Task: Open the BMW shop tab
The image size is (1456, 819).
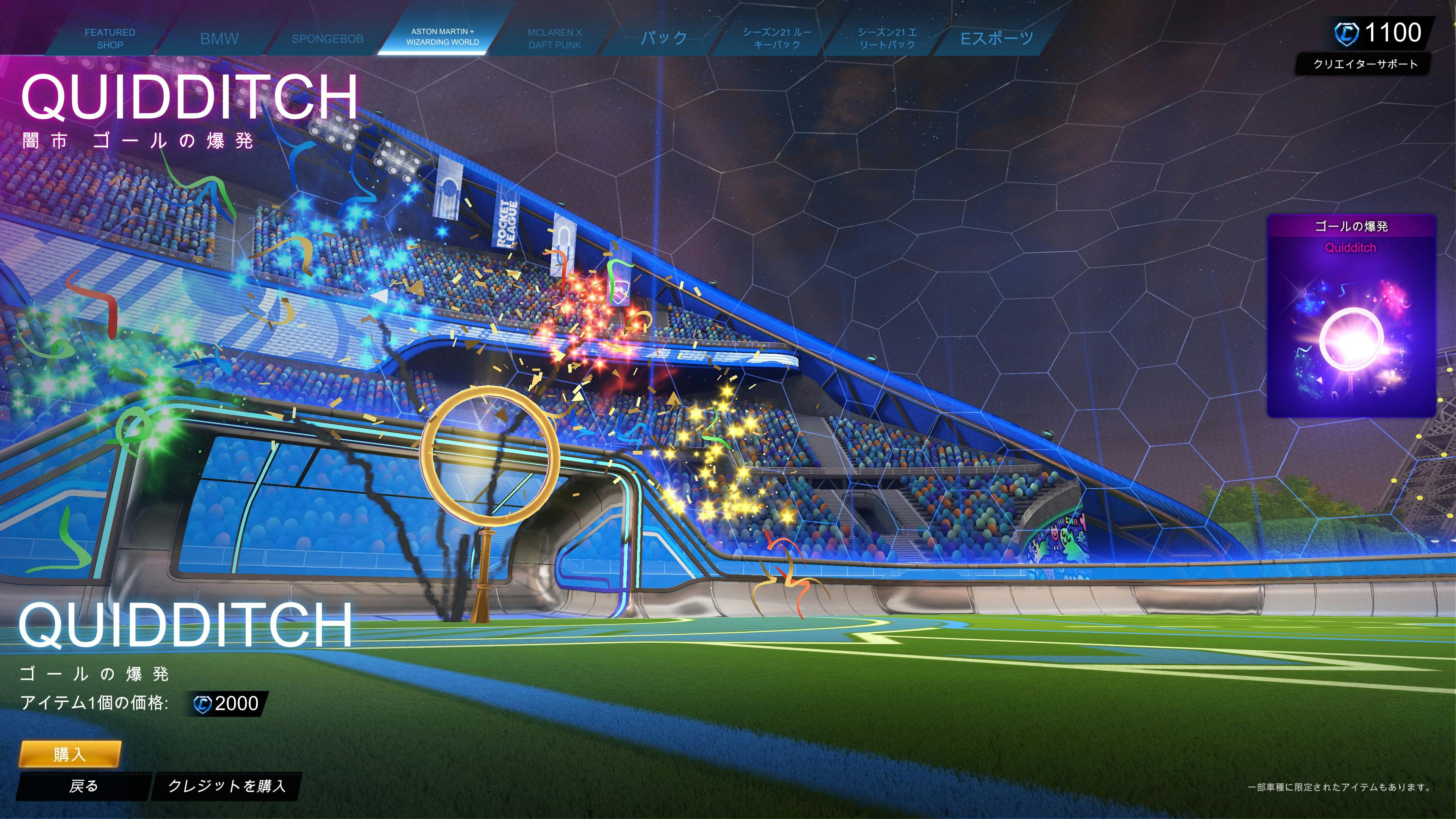Action: coord(219,38)
